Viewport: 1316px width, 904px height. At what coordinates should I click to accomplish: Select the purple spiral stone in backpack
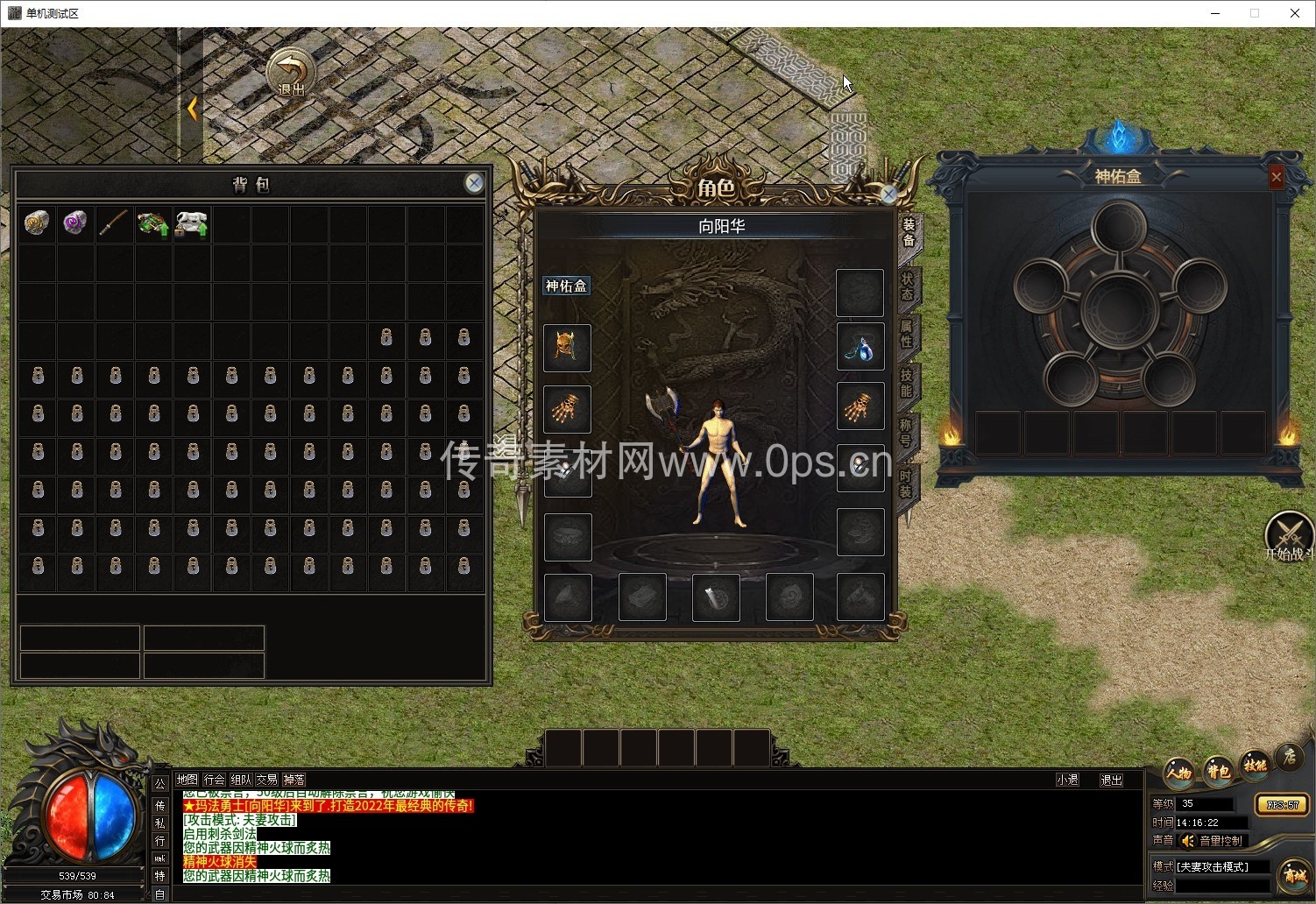(75, 223)
